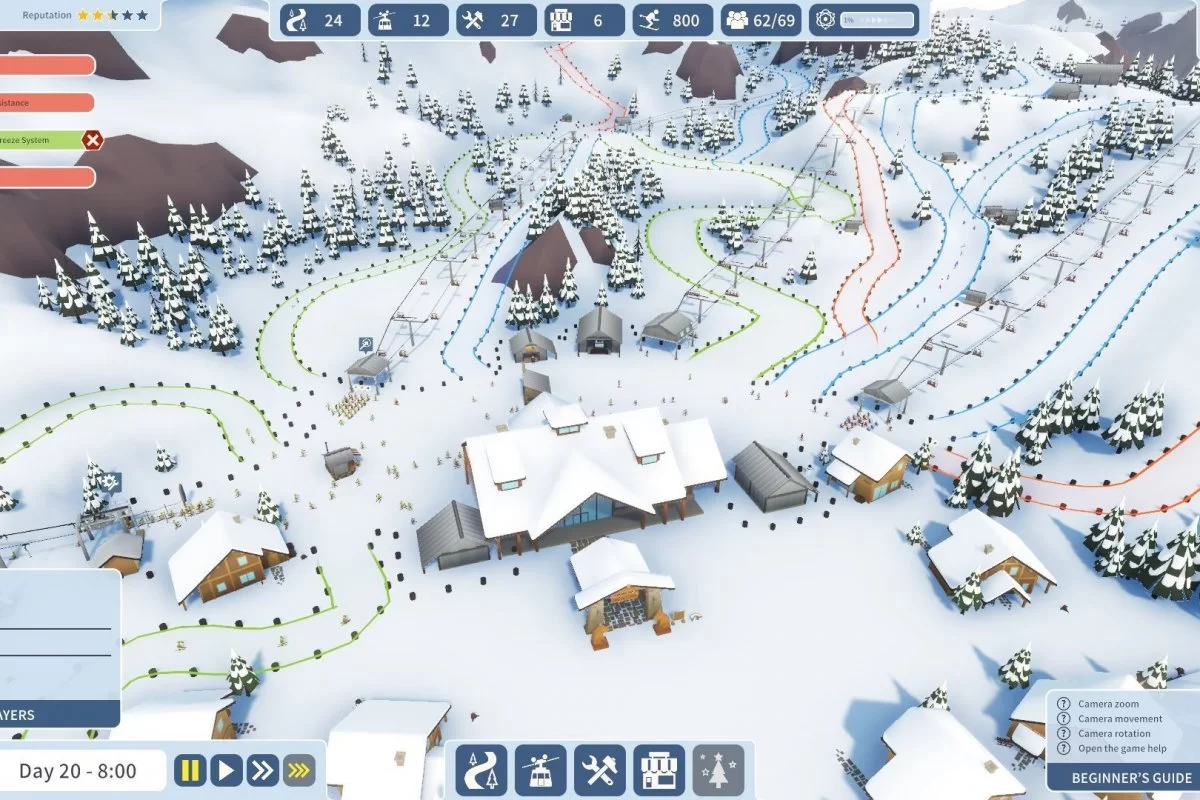This screenshot has width=1200, height=800.
Task: Open the gondola lift construction menu
Action: click(x=541, y=770)
